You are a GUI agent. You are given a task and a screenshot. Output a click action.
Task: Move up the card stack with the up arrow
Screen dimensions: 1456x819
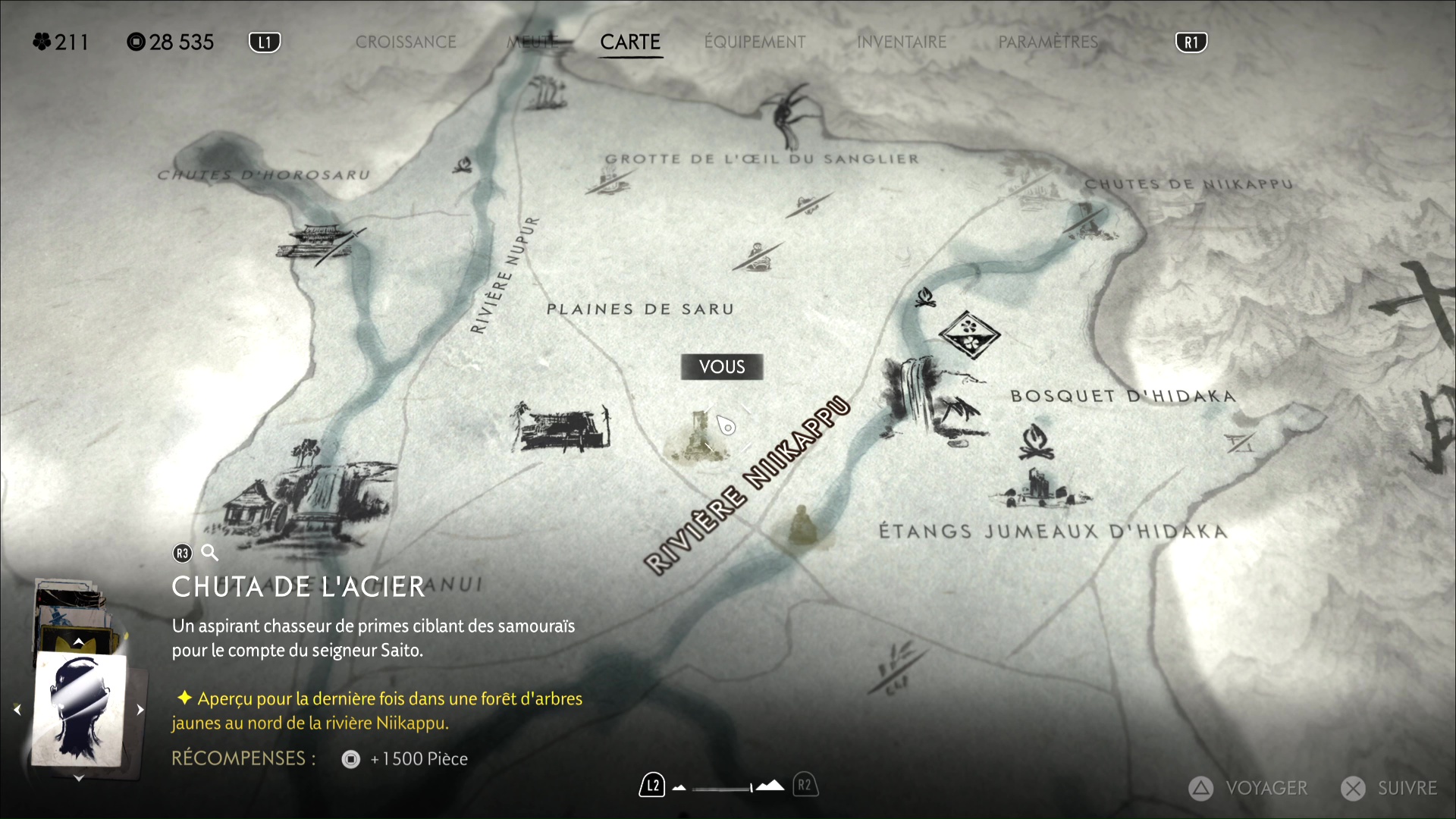79,642
